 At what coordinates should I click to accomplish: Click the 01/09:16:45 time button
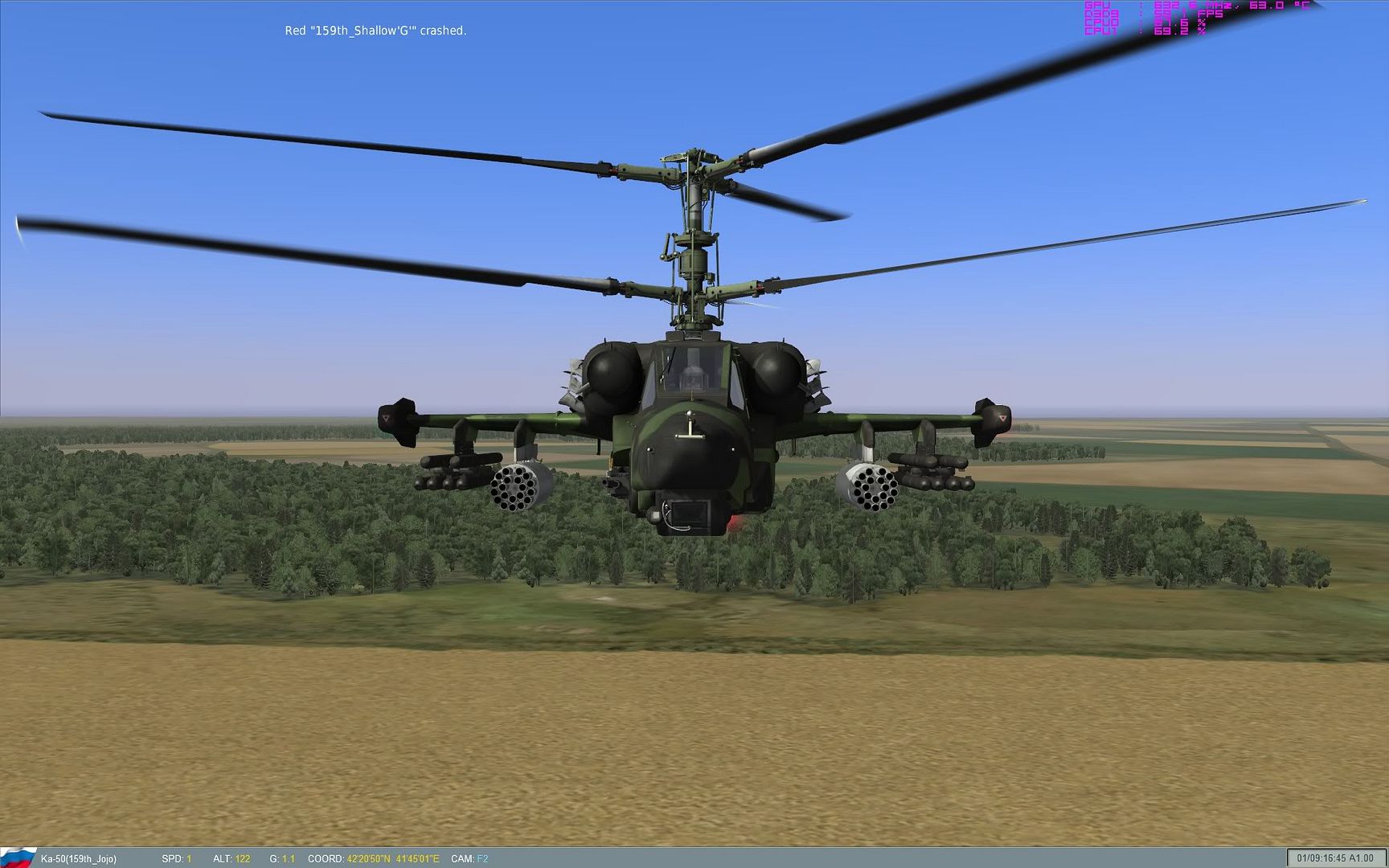[1322, 858]
